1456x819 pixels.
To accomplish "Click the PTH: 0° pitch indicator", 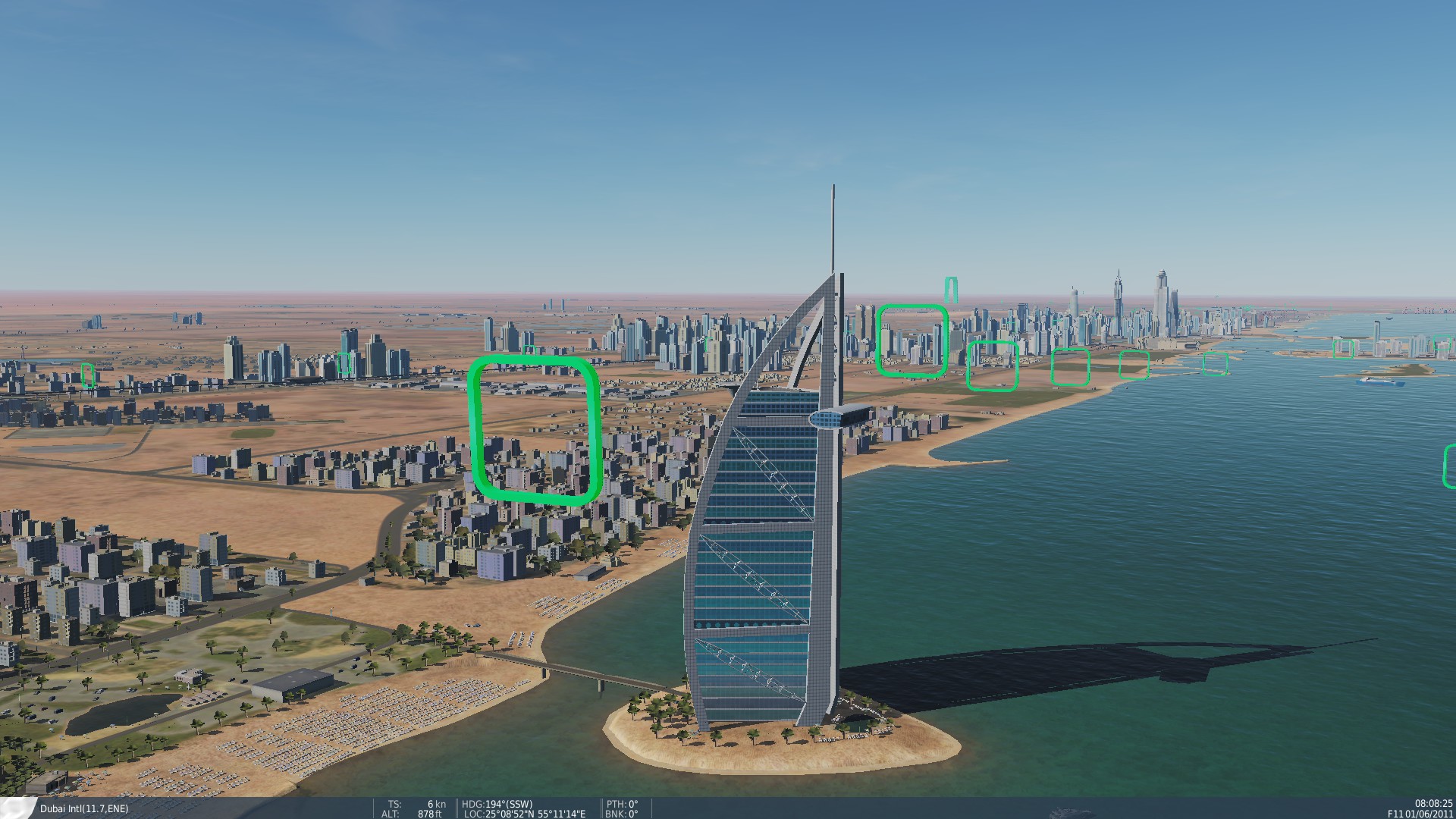I will [x=623, y=804].
